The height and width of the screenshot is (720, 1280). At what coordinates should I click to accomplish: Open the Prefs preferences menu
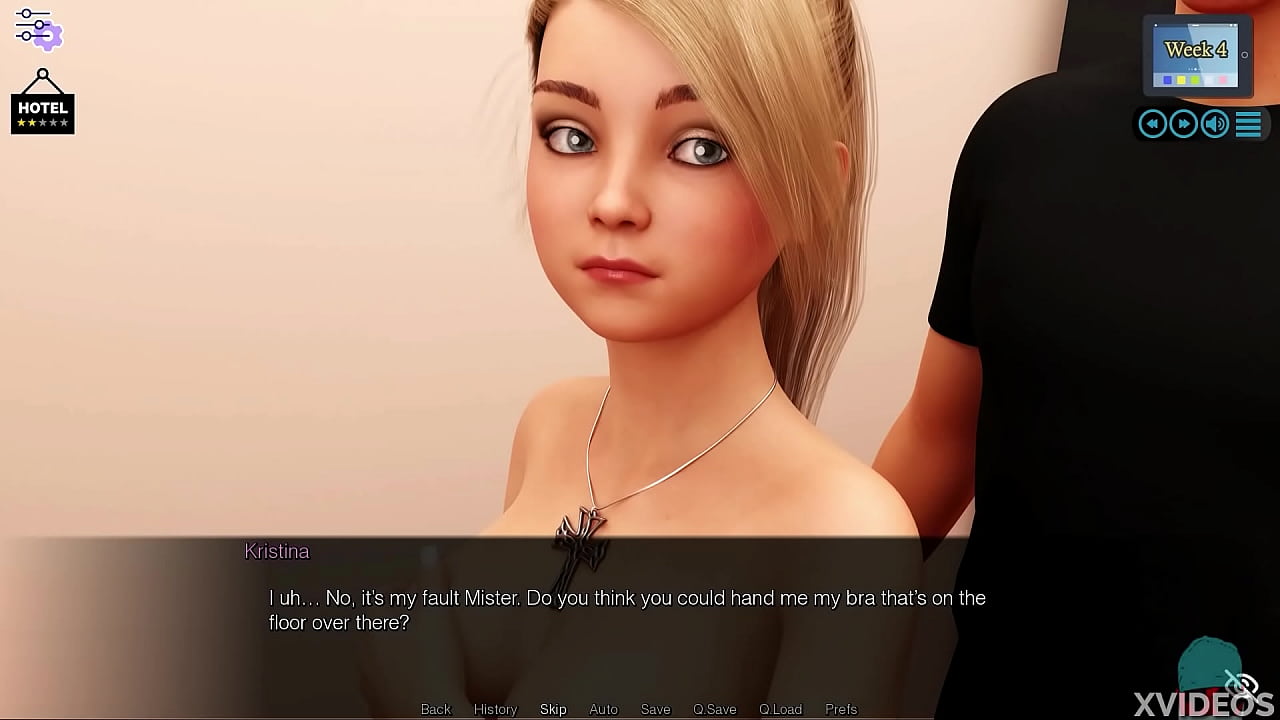pyautogui.click(x=841, y=709)
